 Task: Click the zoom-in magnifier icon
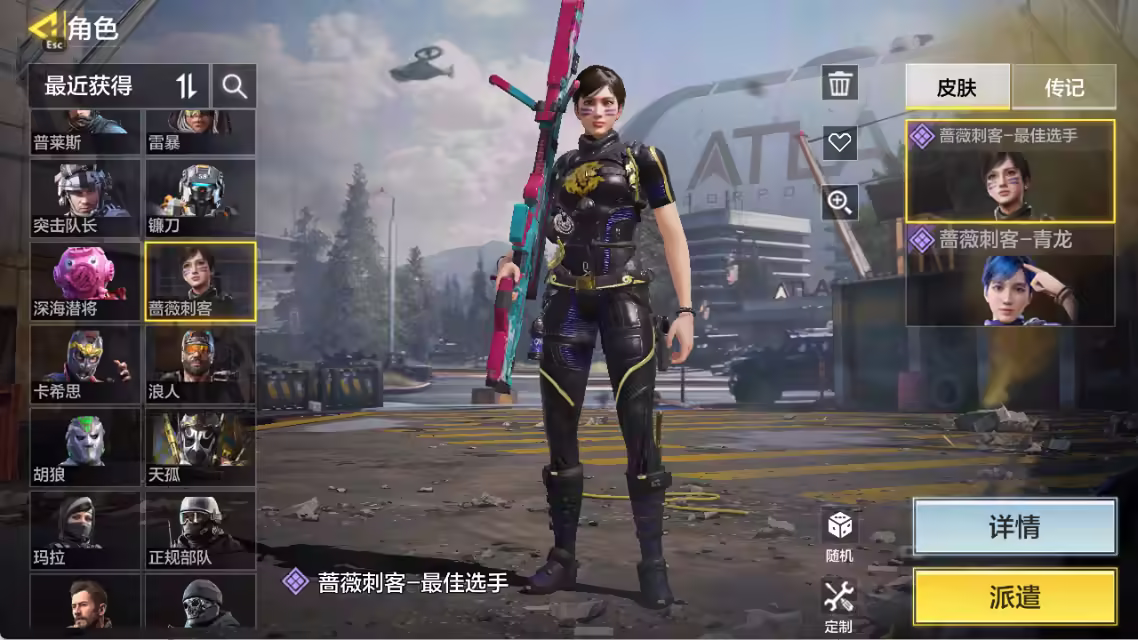point(840,203)
